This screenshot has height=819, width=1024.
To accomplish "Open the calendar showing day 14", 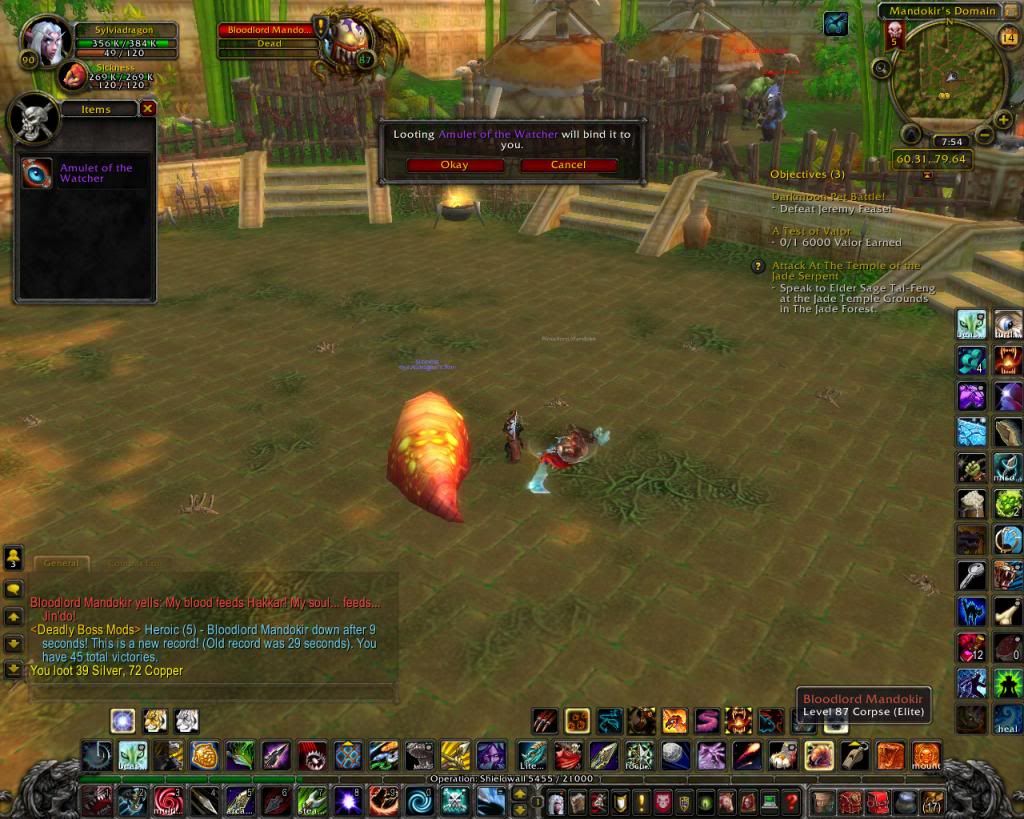I will click(1007, 37).
